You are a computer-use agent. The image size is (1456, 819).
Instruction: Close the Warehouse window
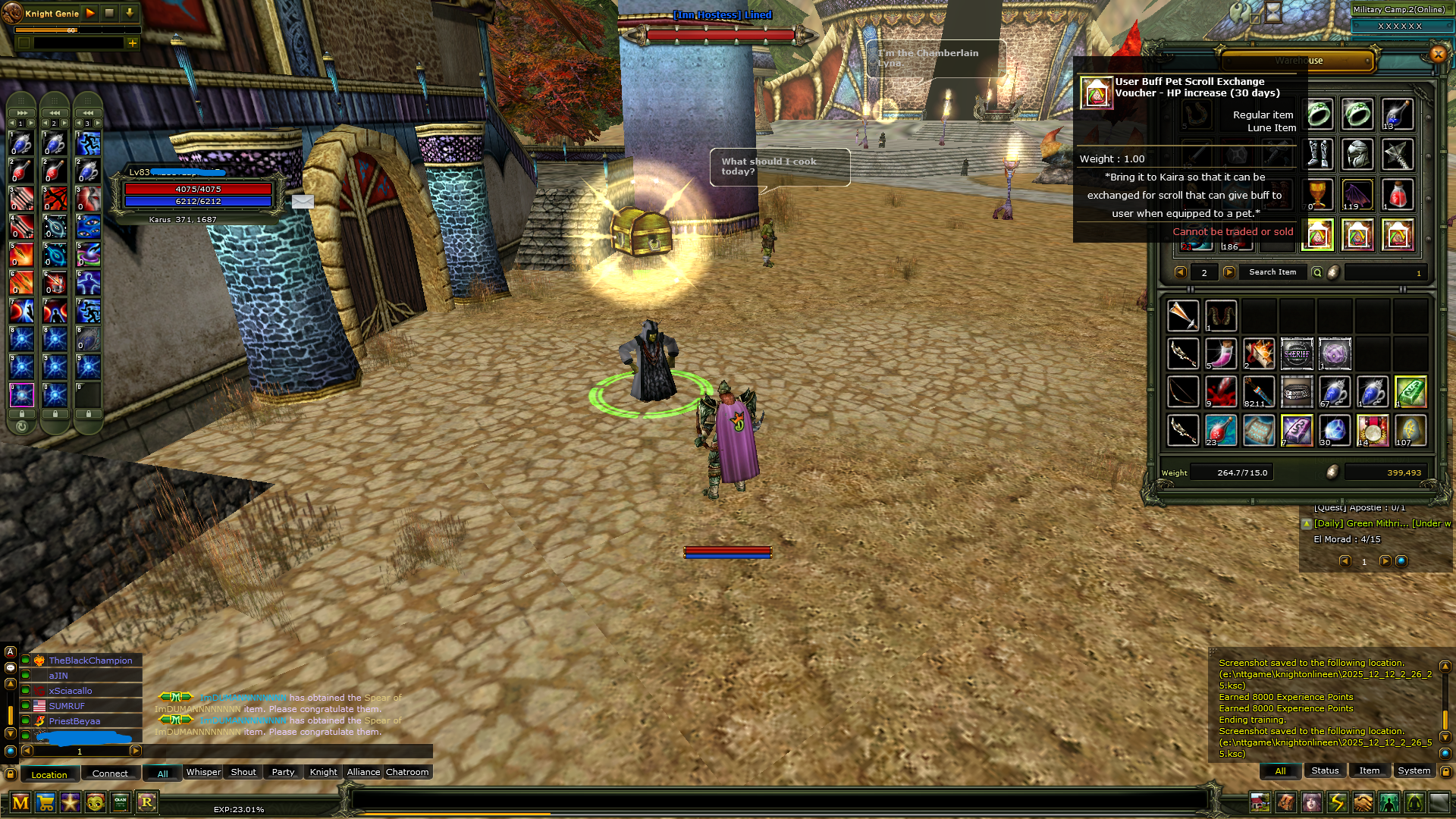[1438, 54]
